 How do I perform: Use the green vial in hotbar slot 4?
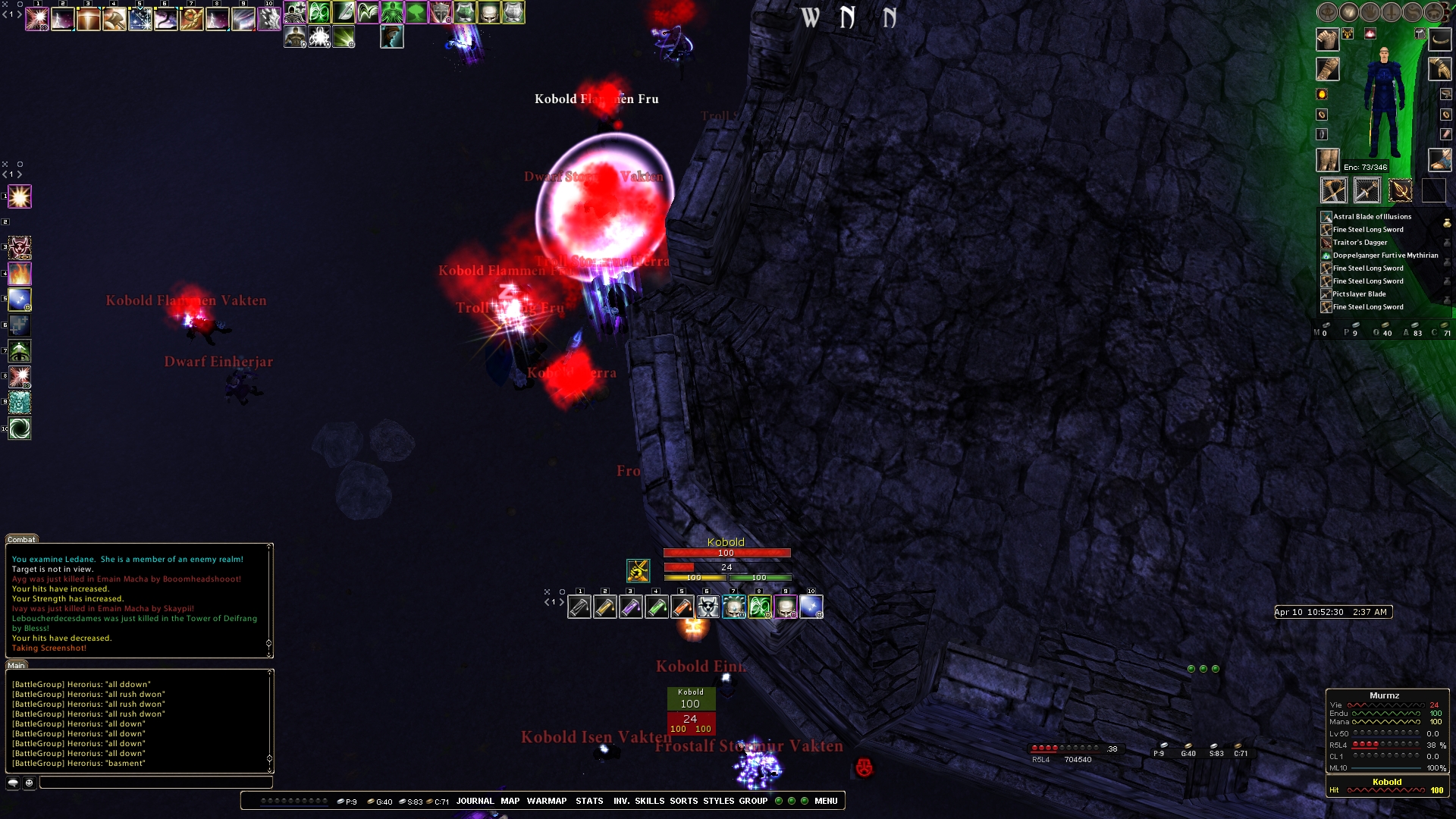pyautogui.click(x=657, y=607)
